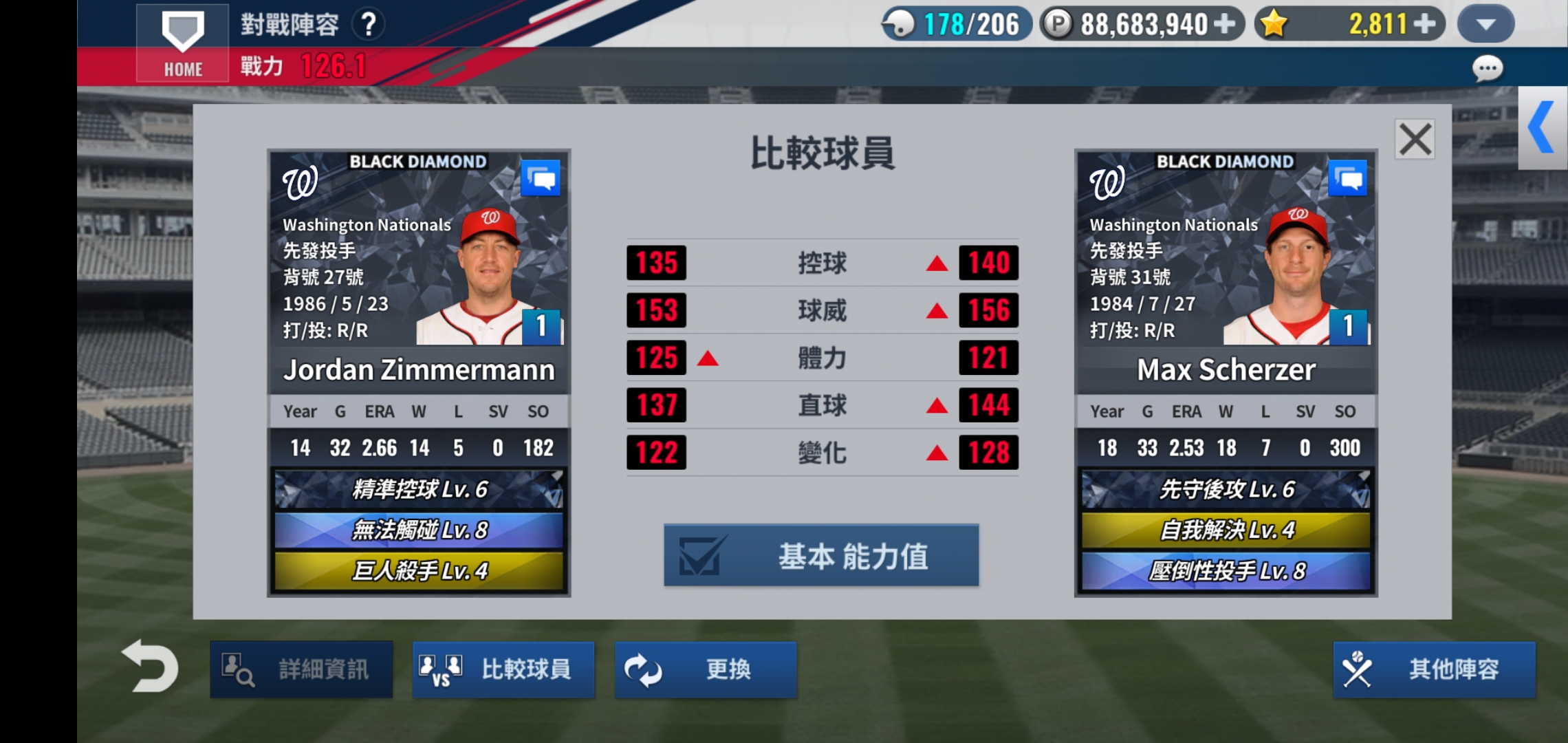Open the dropdown arrow at top right
The height and width of the screenshot is (743, 1568).
1485,23
